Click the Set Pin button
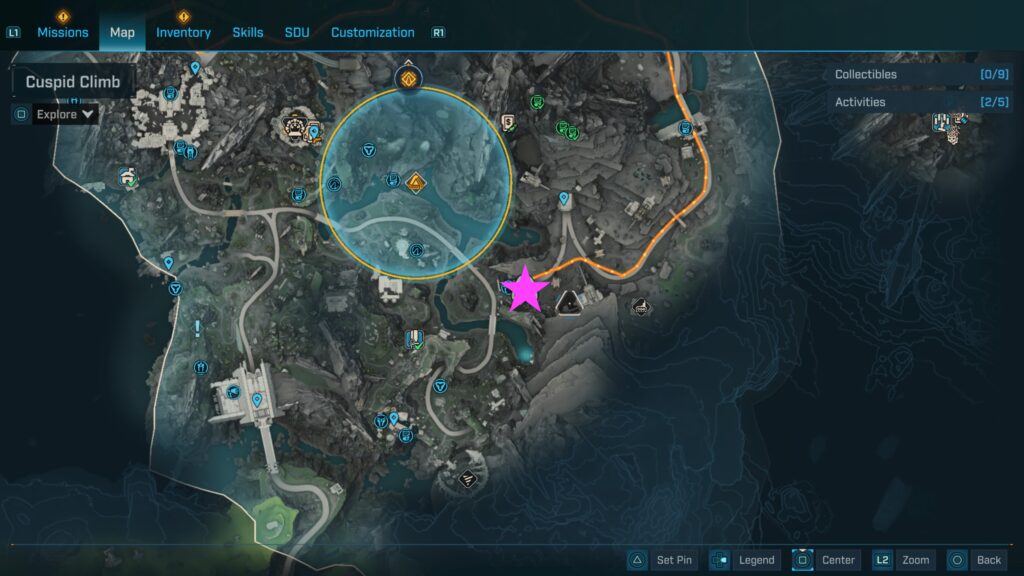Screen dimensions: 1024x576 663,560
